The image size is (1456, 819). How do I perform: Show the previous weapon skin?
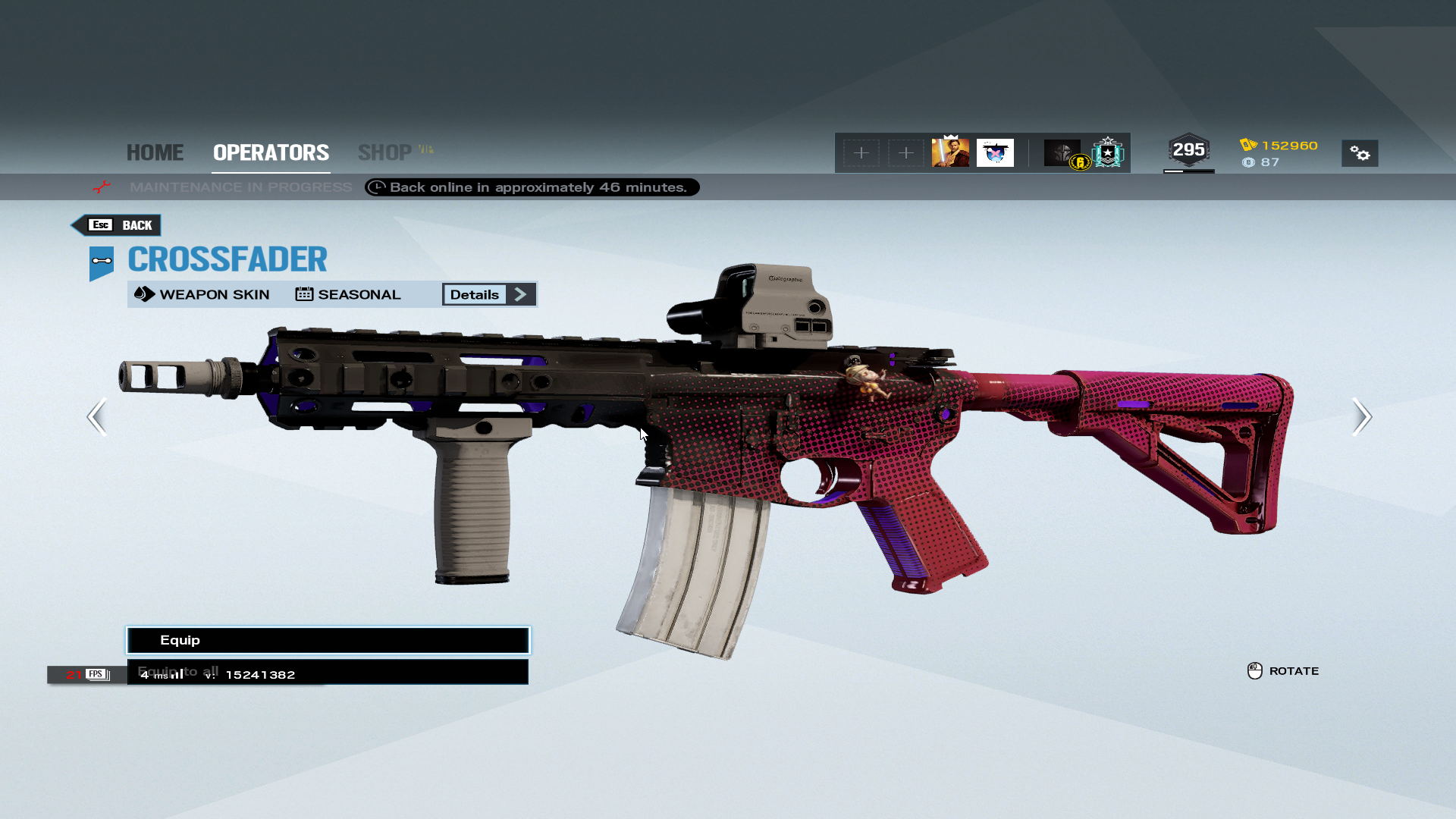(97, 416)
